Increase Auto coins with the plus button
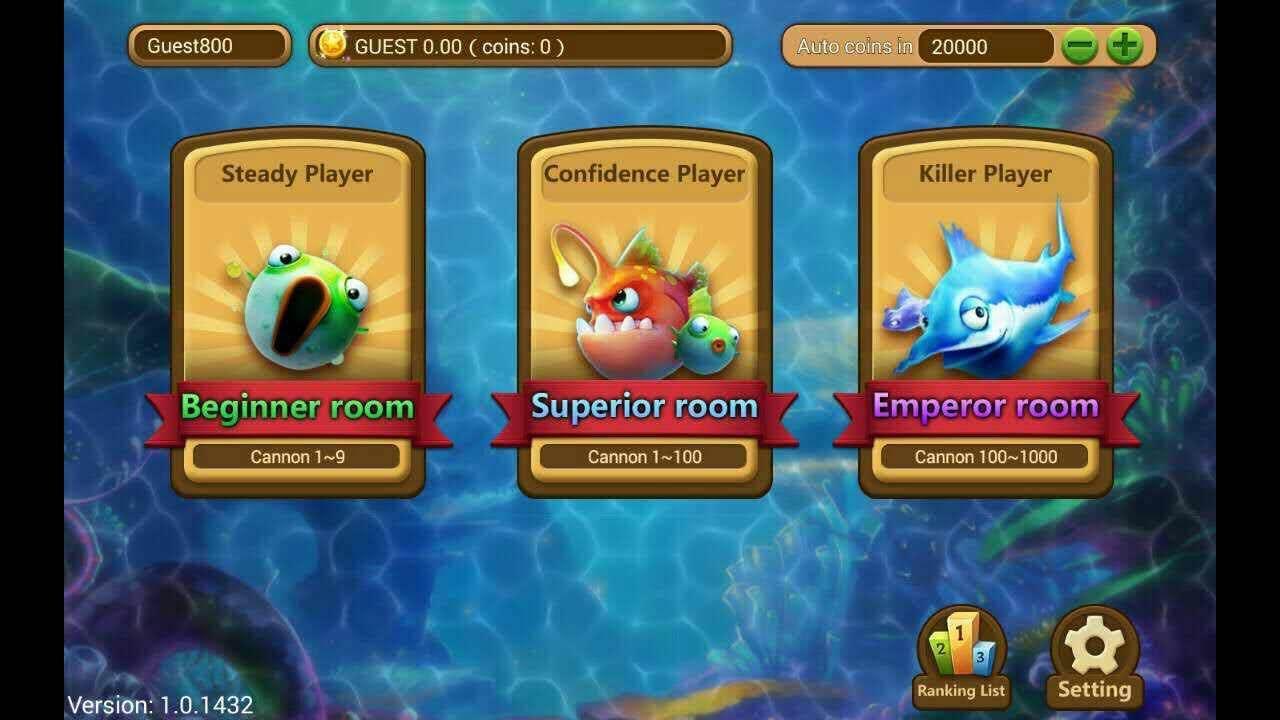 pyautogui.click(x=1123, y=46)
